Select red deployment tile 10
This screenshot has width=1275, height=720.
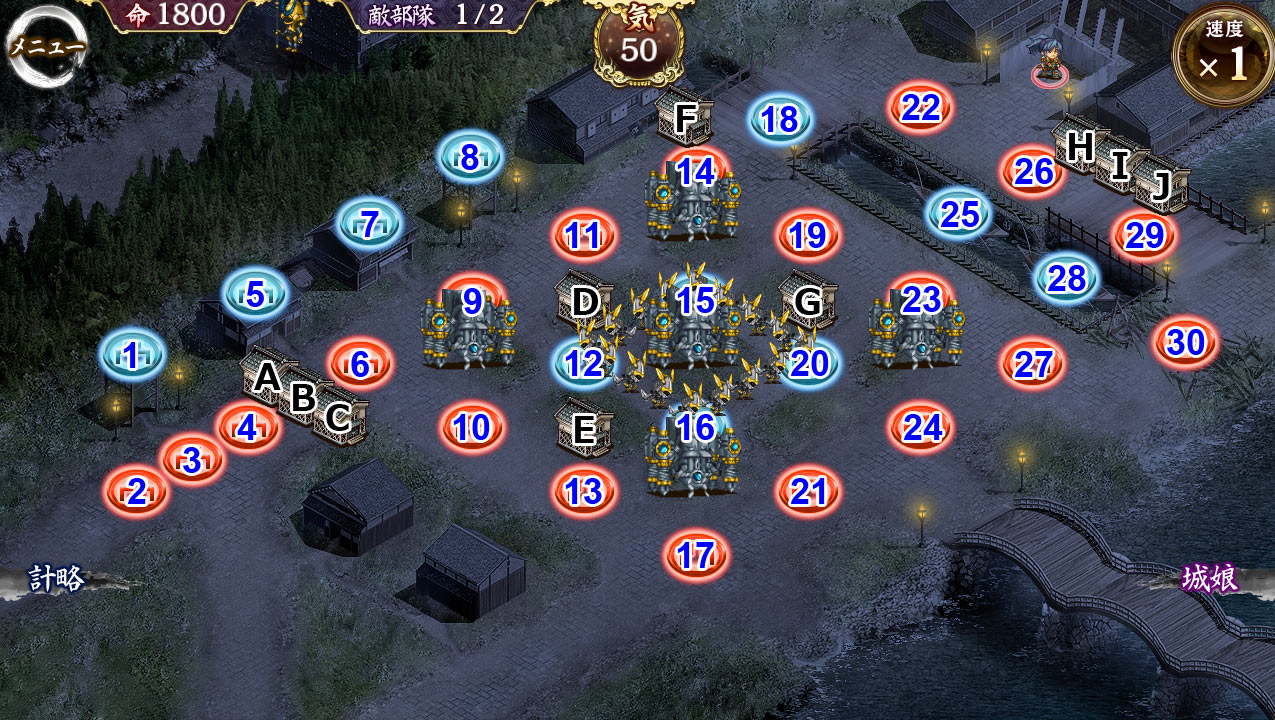tap(472, 428)
